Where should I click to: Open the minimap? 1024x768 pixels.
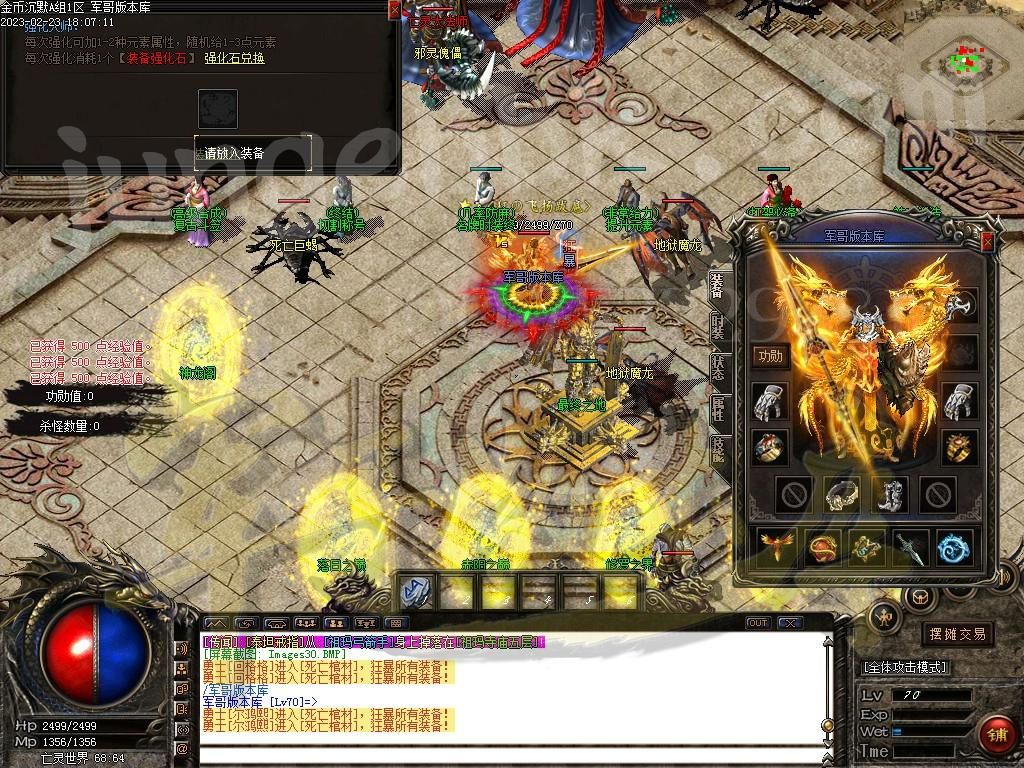[x=962, y=58]
